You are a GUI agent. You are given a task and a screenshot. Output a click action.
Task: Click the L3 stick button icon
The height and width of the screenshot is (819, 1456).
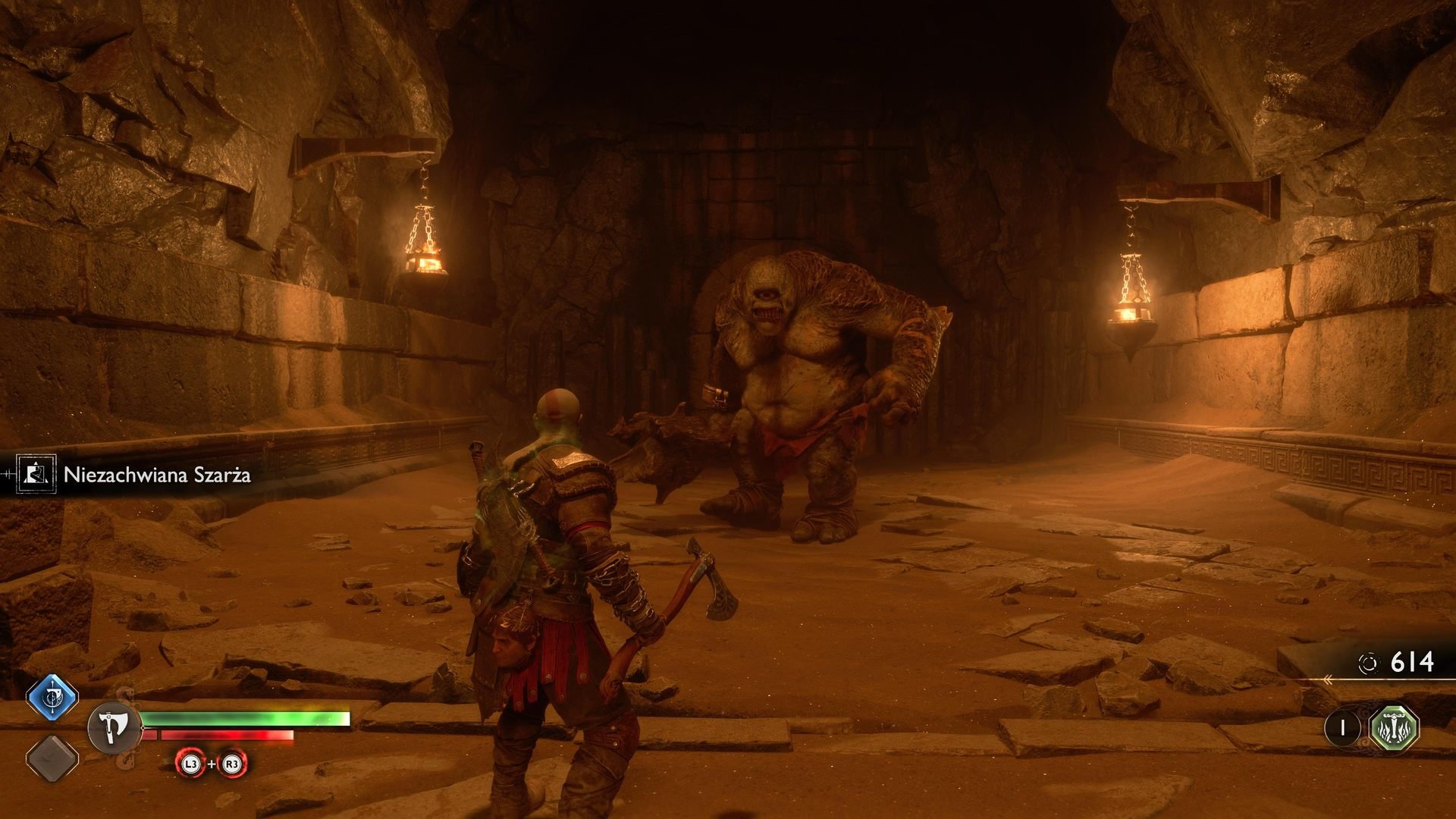(x=190, y=764)
